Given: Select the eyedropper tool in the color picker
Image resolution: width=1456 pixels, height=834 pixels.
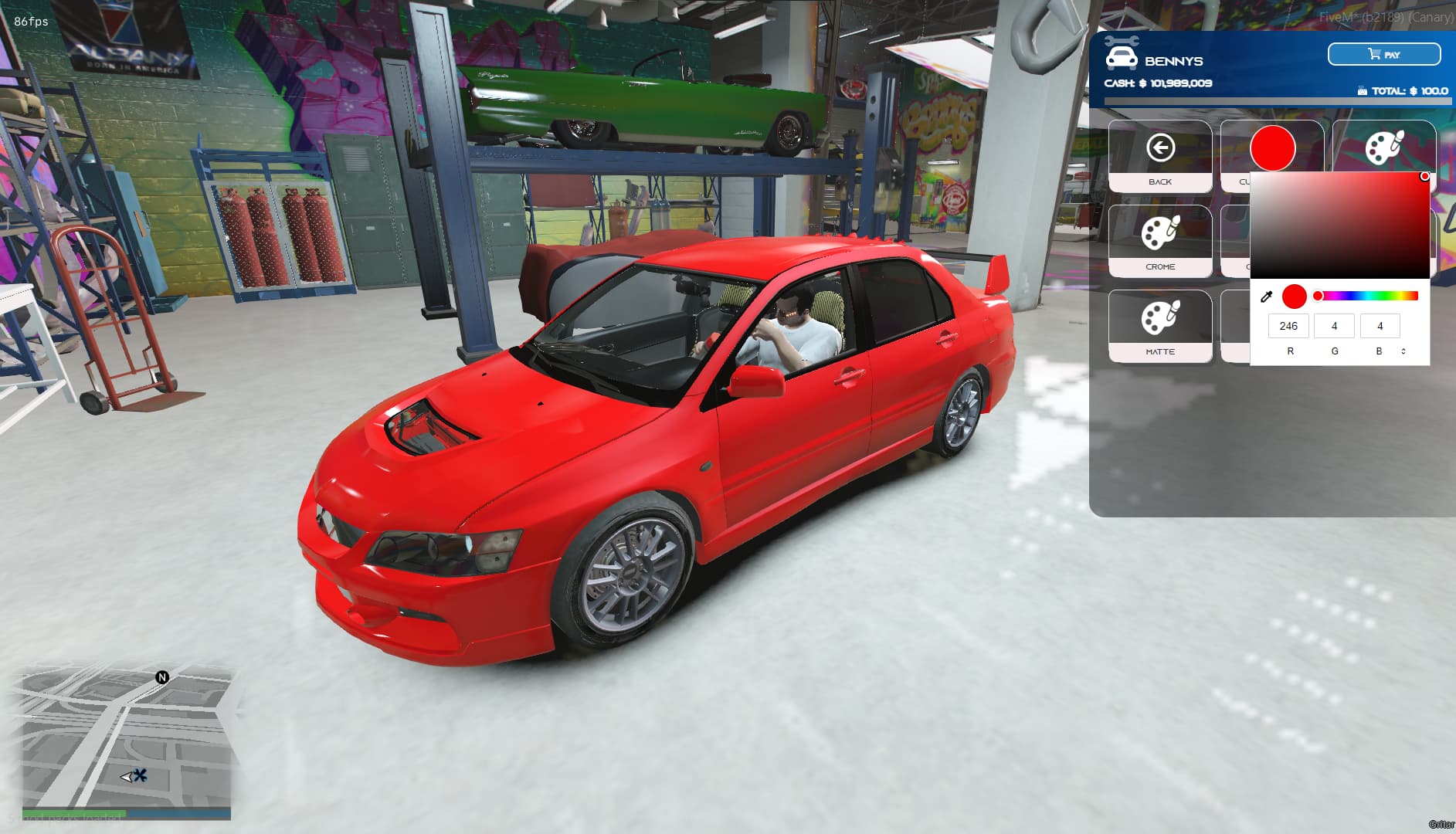Looking at the screenshot, I should click(x=1268, y=296).
